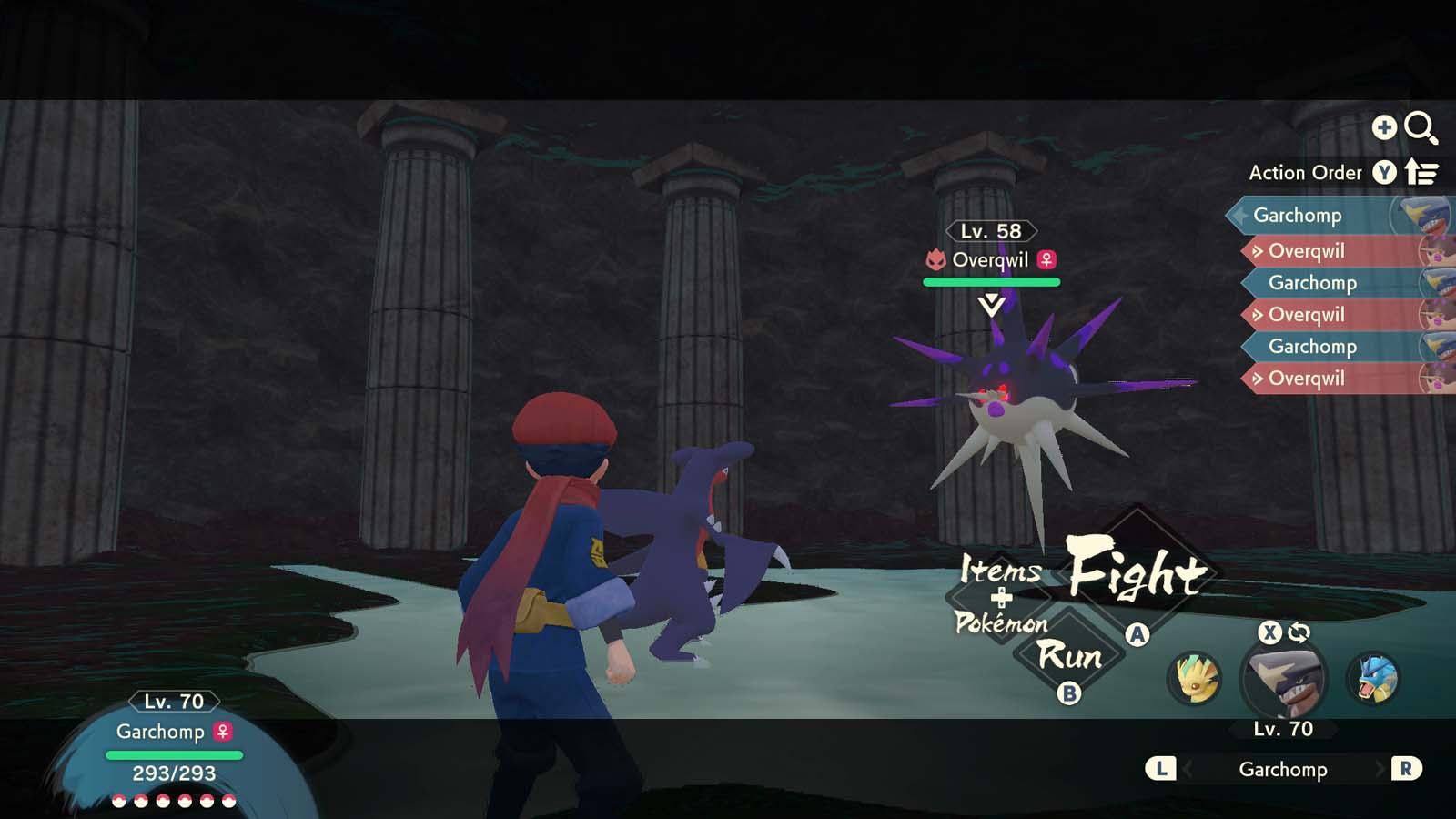The image size is (1456, 819).
Task: Click the right arrow beside the R button
Action: click(x=1380, y=770)
